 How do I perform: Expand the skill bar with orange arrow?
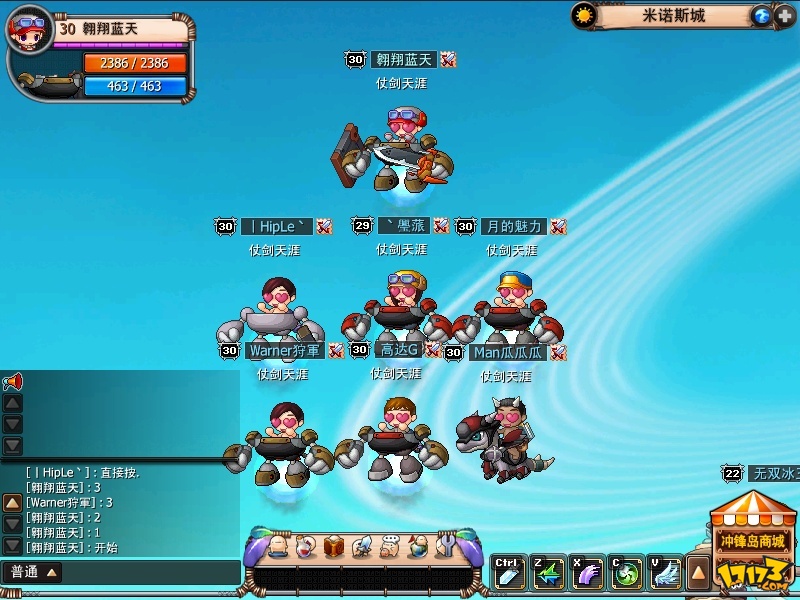(x=698, y=573)
